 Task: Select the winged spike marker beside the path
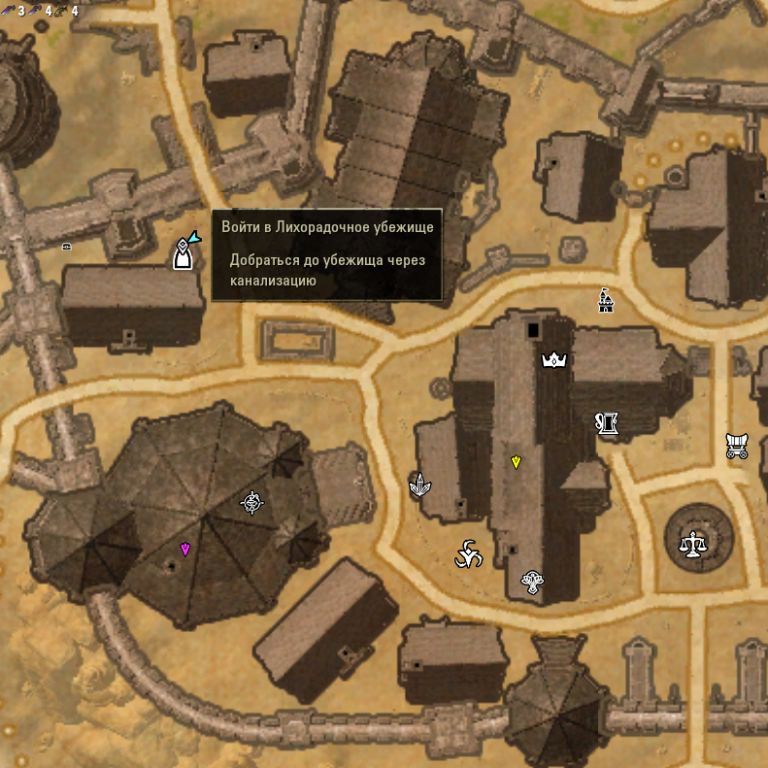[x=420, y=486]
